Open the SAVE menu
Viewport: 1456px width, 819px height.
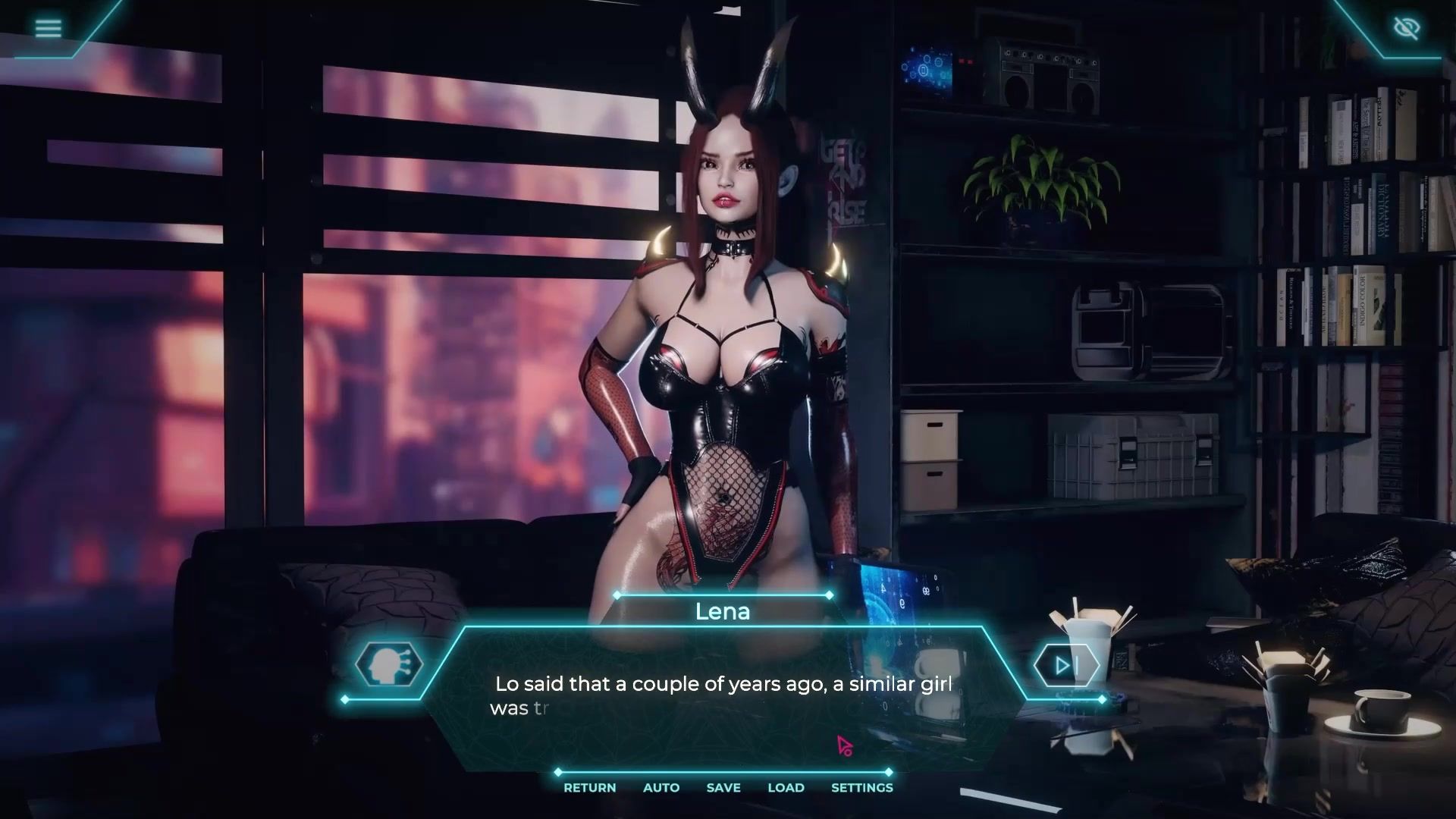coord(723,788)
